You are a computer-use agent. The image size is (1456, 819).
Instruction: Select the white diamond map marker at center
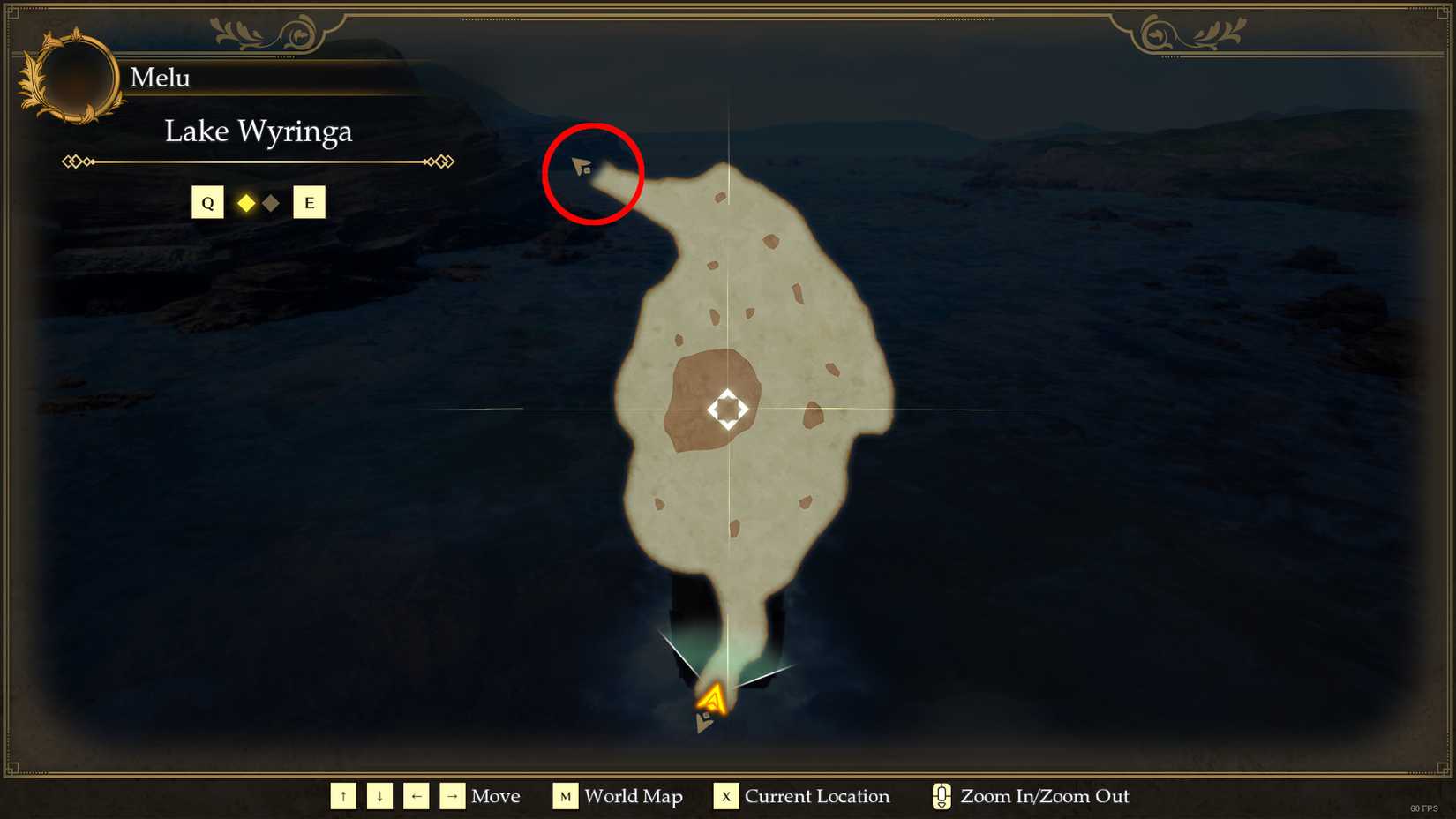726,407
